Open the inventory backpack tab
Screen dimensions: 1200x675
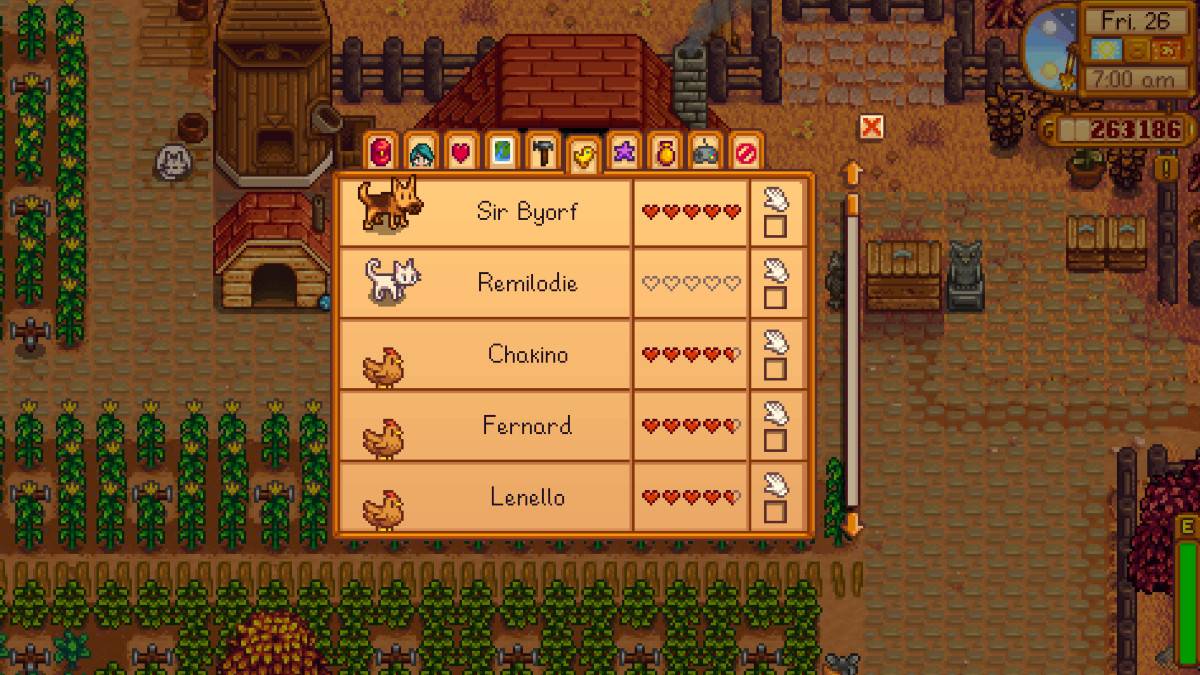(381, 152)
